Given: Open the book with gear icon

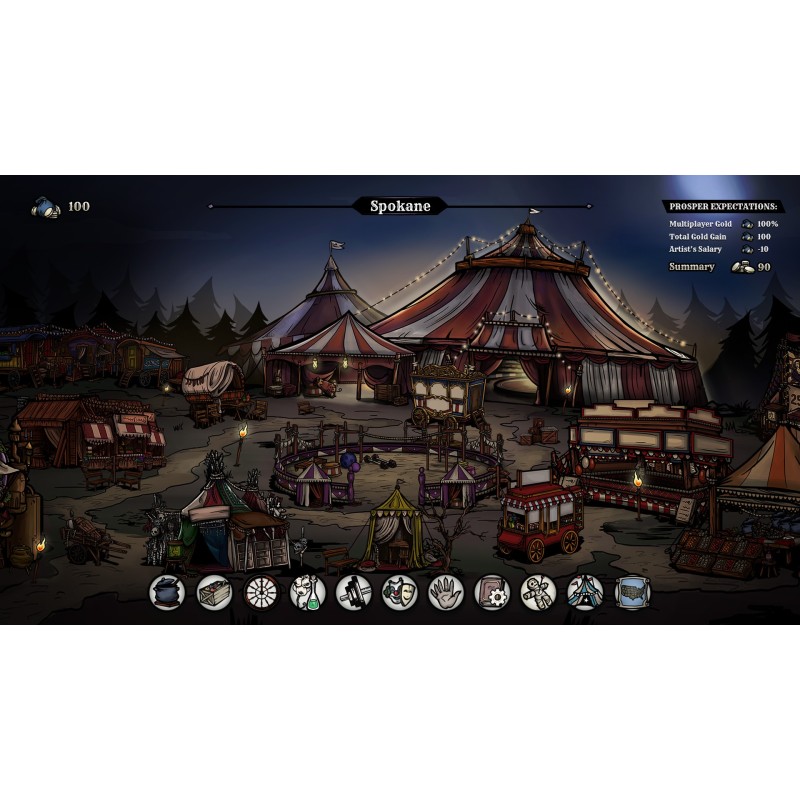Looking at the screenshot, I should pyautogui.click(x=492, y=592).
